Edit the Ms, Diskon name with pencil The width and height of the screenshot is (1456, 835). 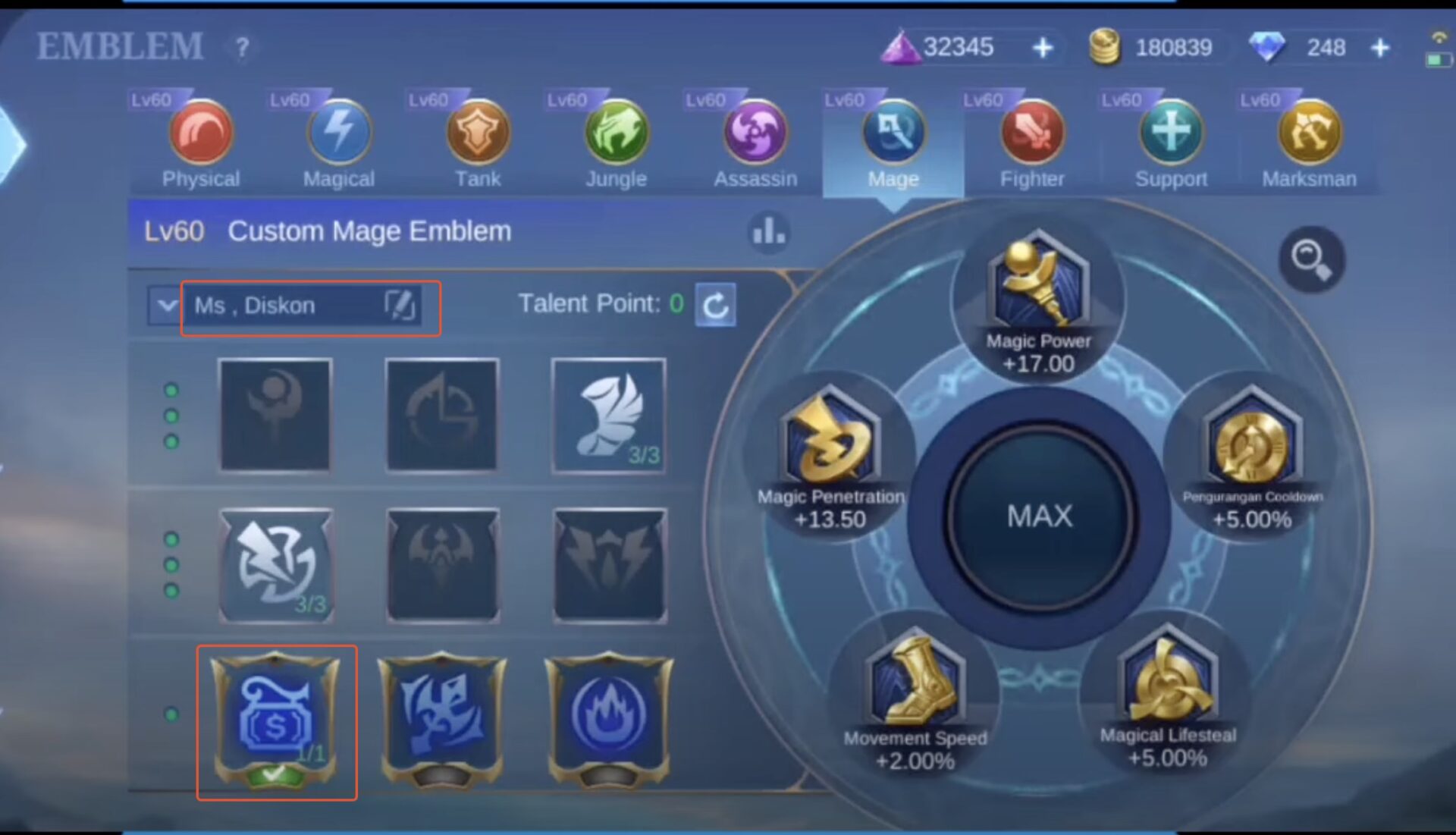(x=401, y=306)
